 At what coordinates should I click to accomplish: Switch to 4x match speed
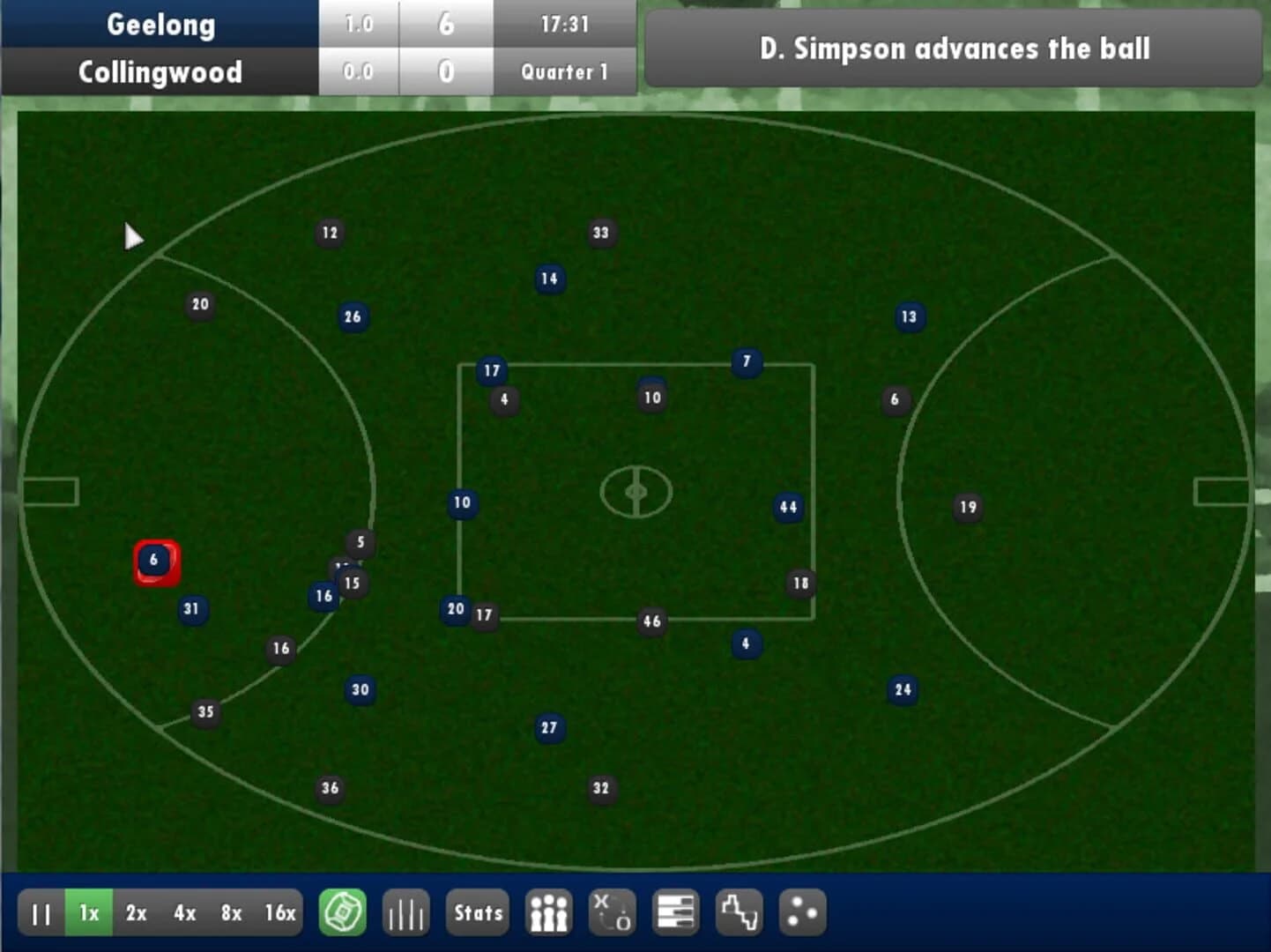tap(184, 912)
